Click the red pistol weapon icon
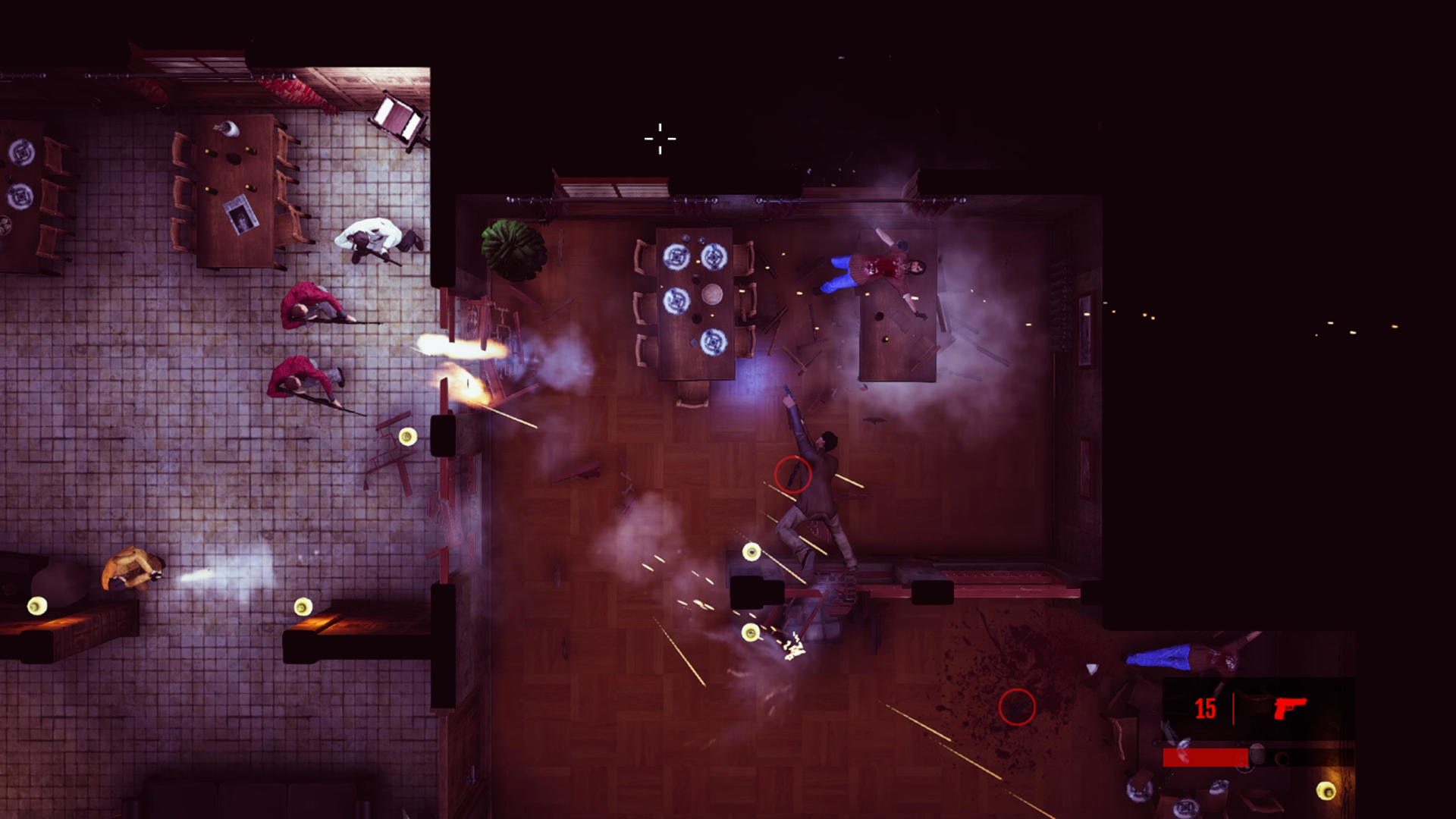Image resolution: width=1456 pixels, height=819 pixels. pos(1289,708)
